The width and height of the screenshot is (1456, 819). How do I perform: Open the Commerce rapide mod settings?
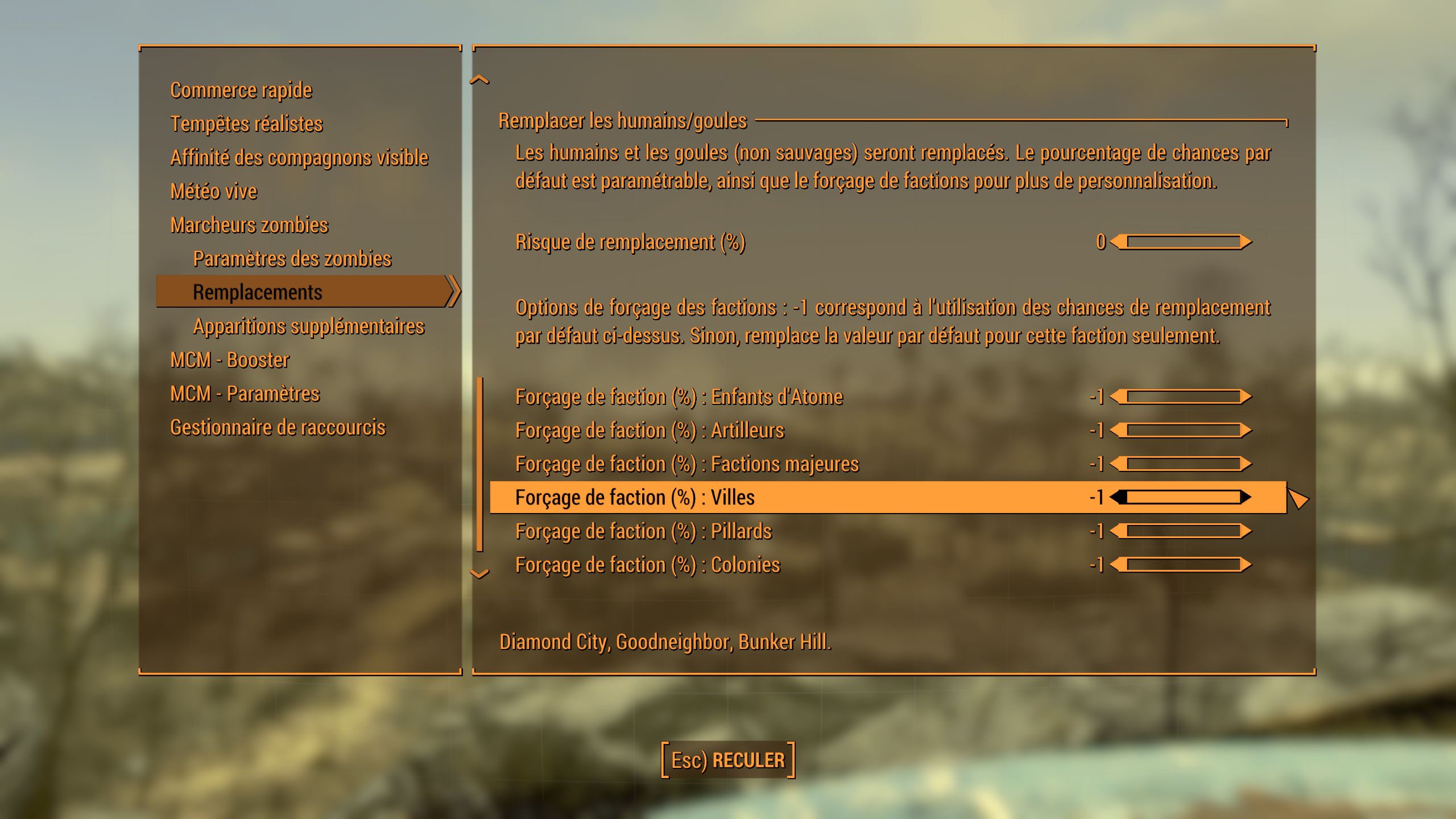click(x=241, y=90)
